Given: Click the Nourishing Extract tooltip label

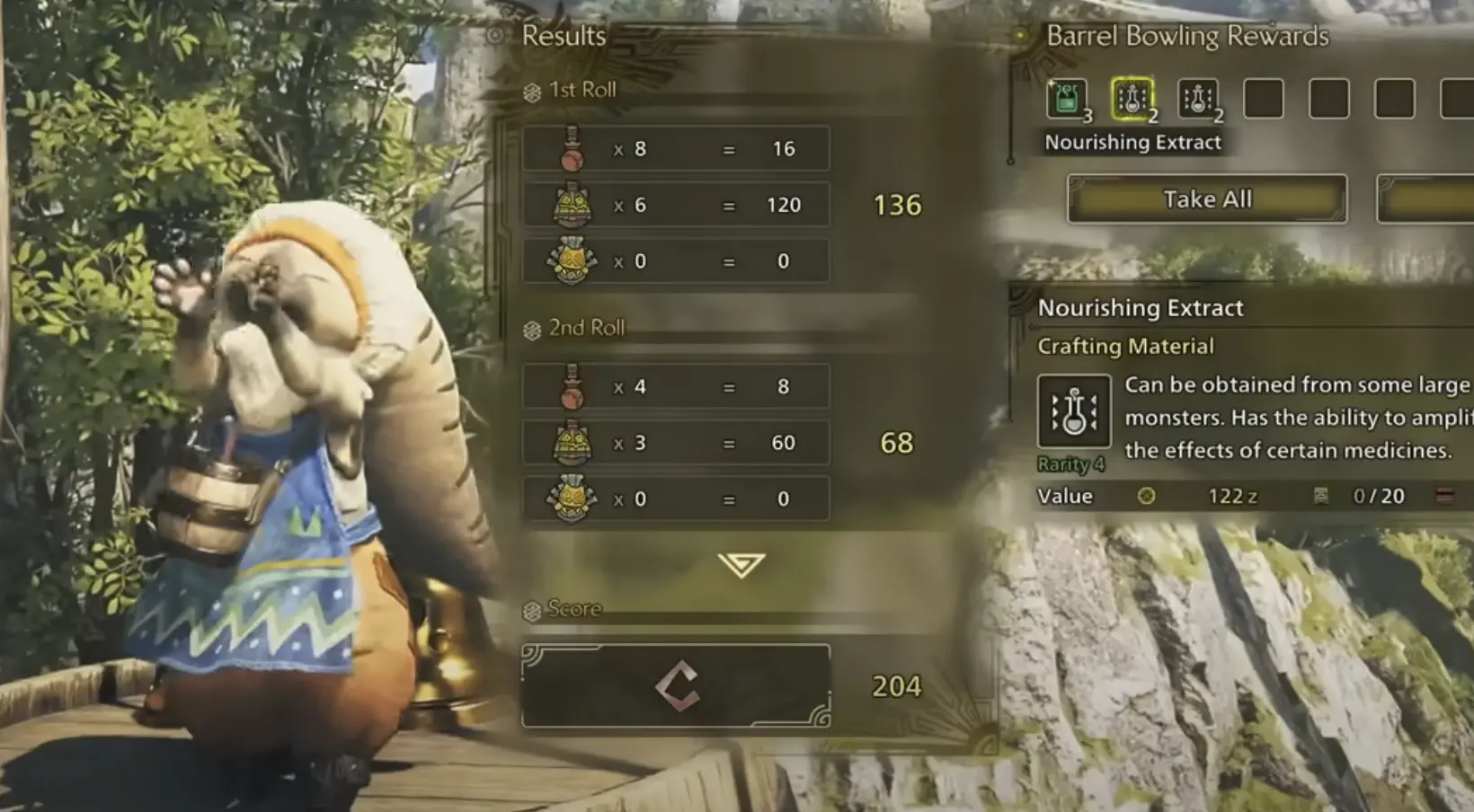Looking at the screenshot, I should point(1132,141).
